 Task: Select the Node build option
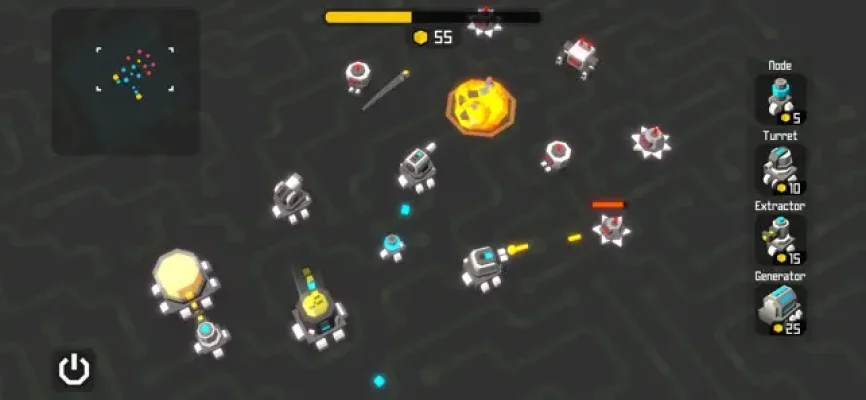click(780, 99)
